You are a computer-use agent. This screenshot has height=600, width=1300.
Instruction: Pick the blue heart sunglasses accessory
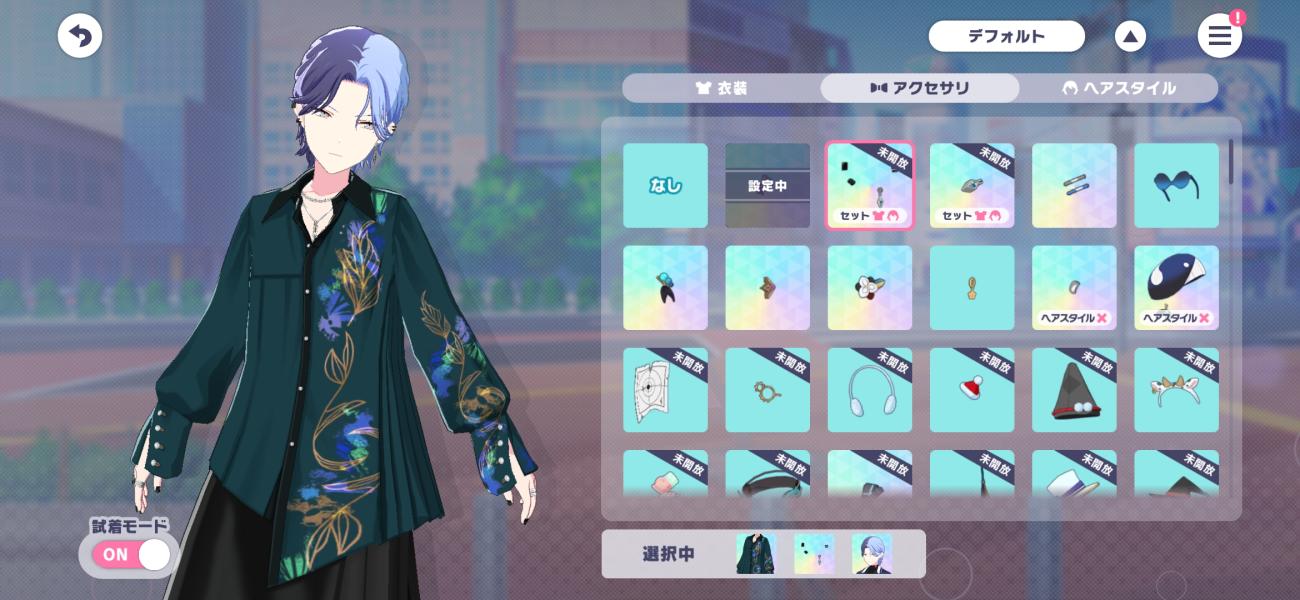[x=1176, y=185]
